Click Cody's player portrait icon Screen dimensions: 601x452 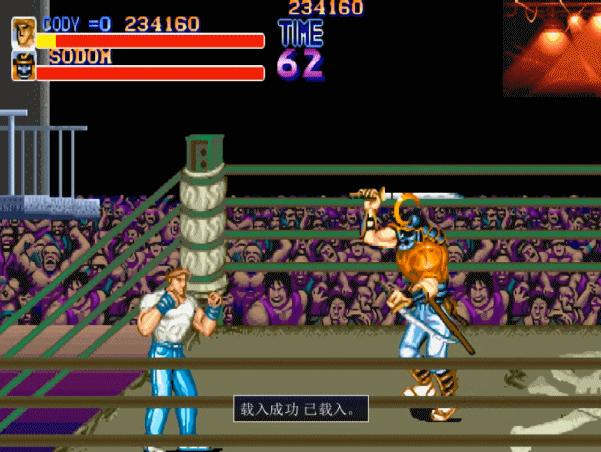(x=23, y=32)
